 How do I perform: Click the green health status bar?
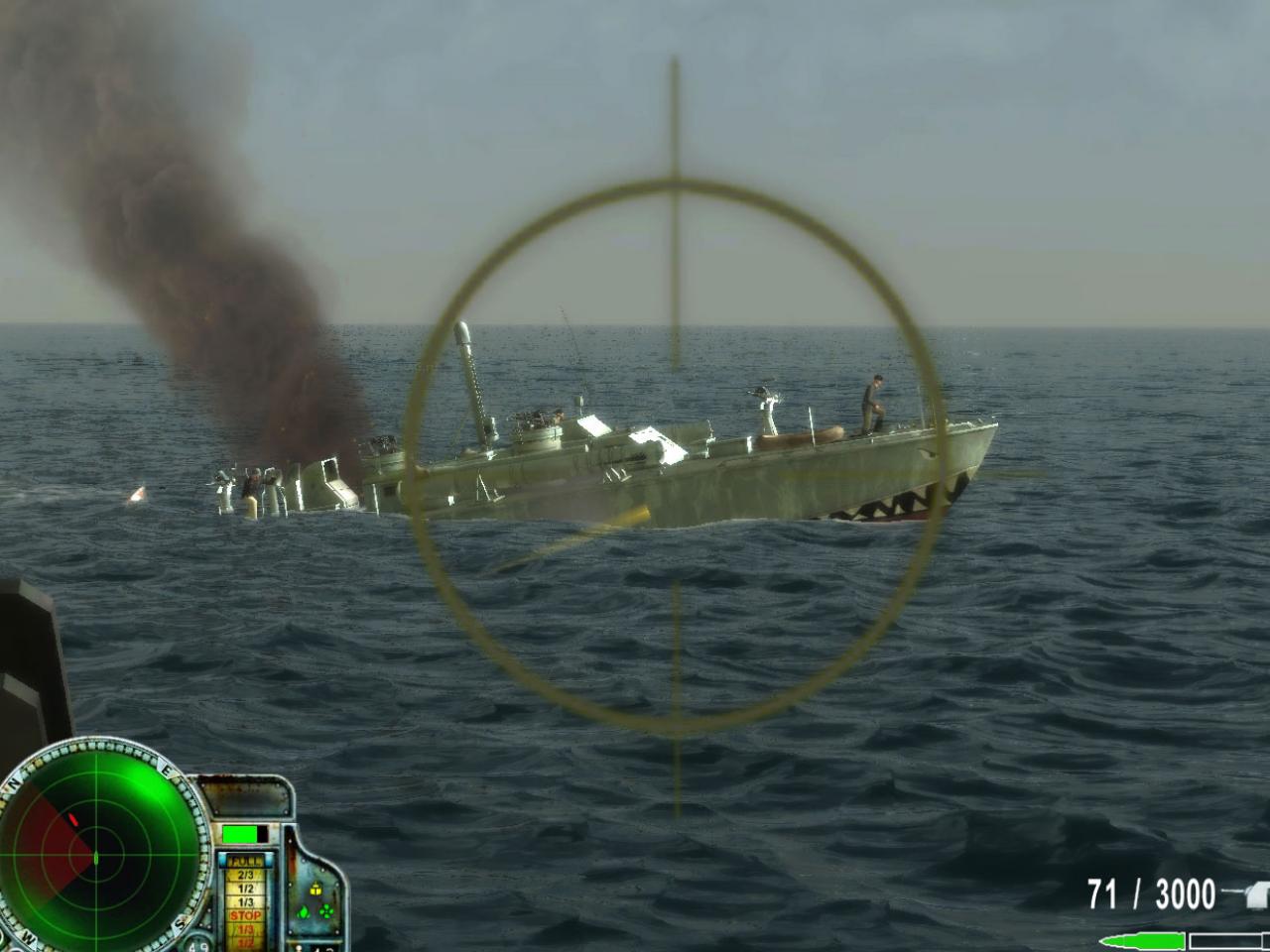239,834
